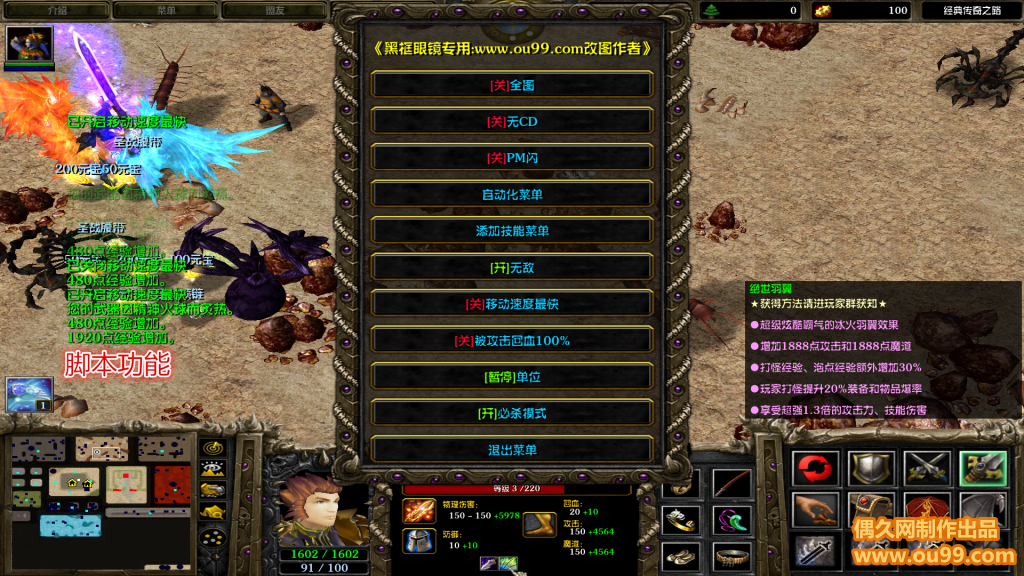The image size is (1024, 576).
Task: Select the shield hold-position command
Action: tap(871, 468)
